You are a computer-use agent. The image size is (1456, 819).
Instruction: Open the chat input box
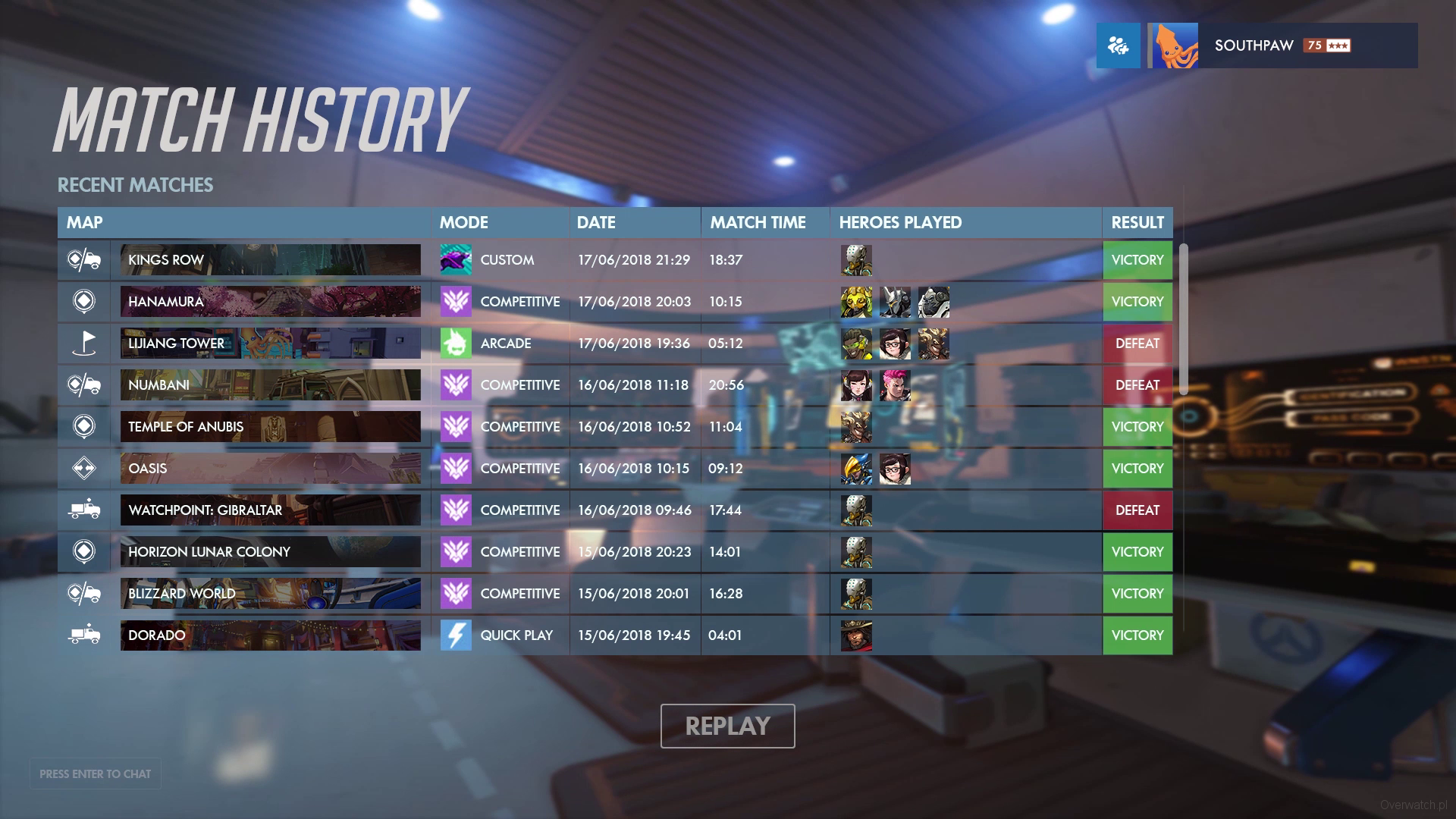click(x=96, y=773)
